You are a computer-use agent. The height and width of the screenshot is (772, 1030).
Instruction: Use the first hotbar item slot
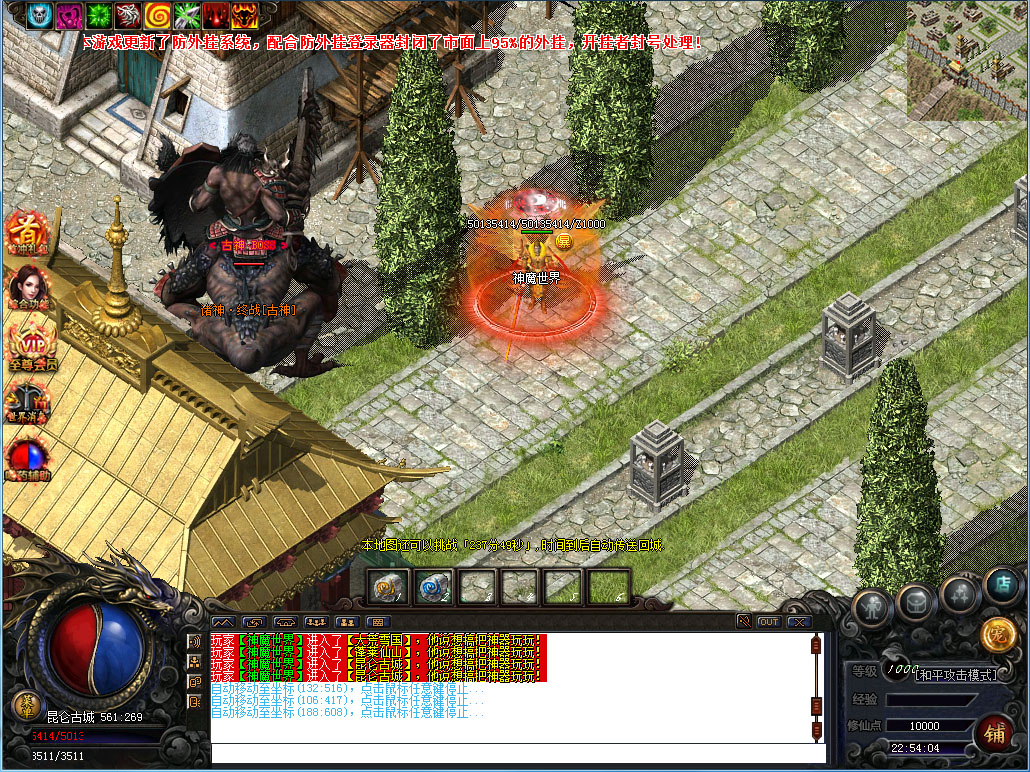388,587
